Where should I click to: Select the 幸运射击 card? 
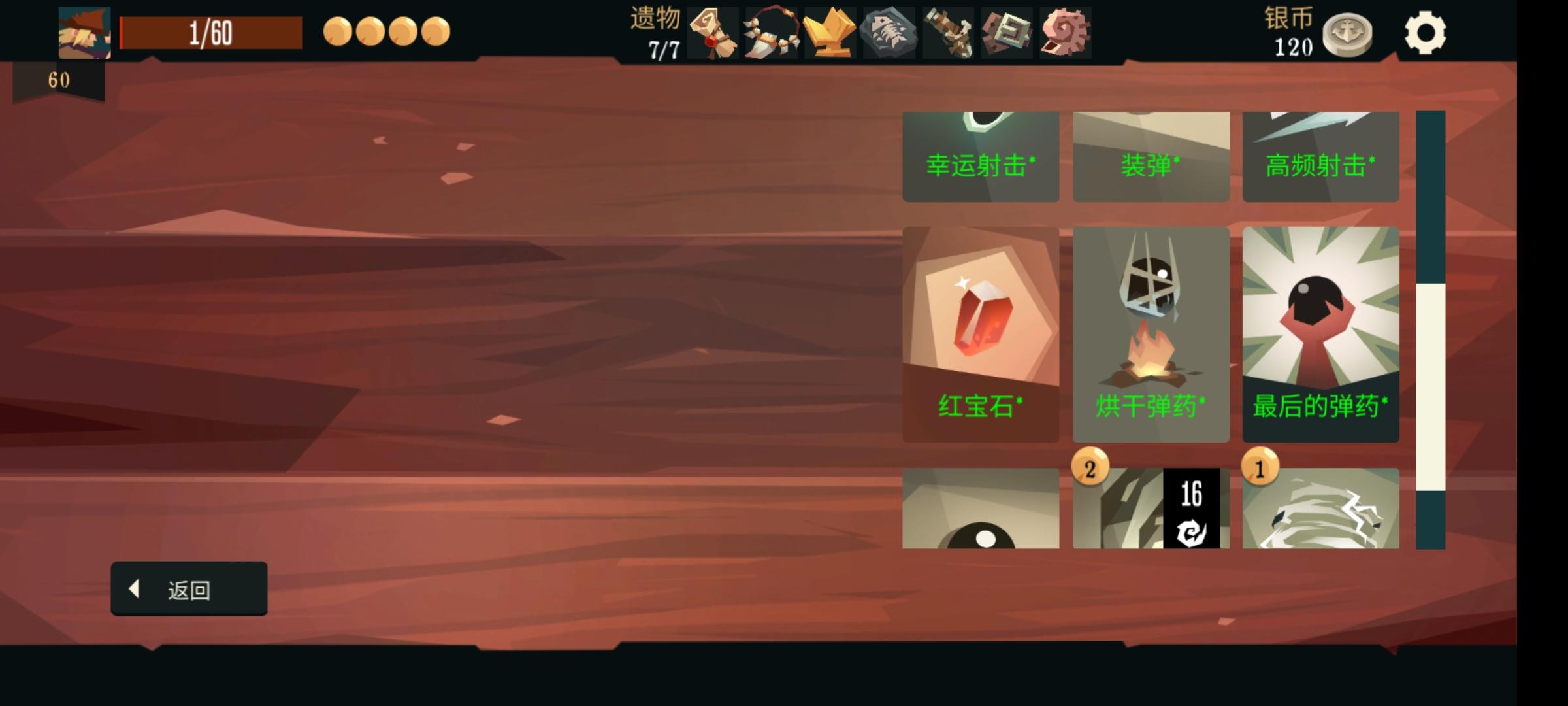981,157
